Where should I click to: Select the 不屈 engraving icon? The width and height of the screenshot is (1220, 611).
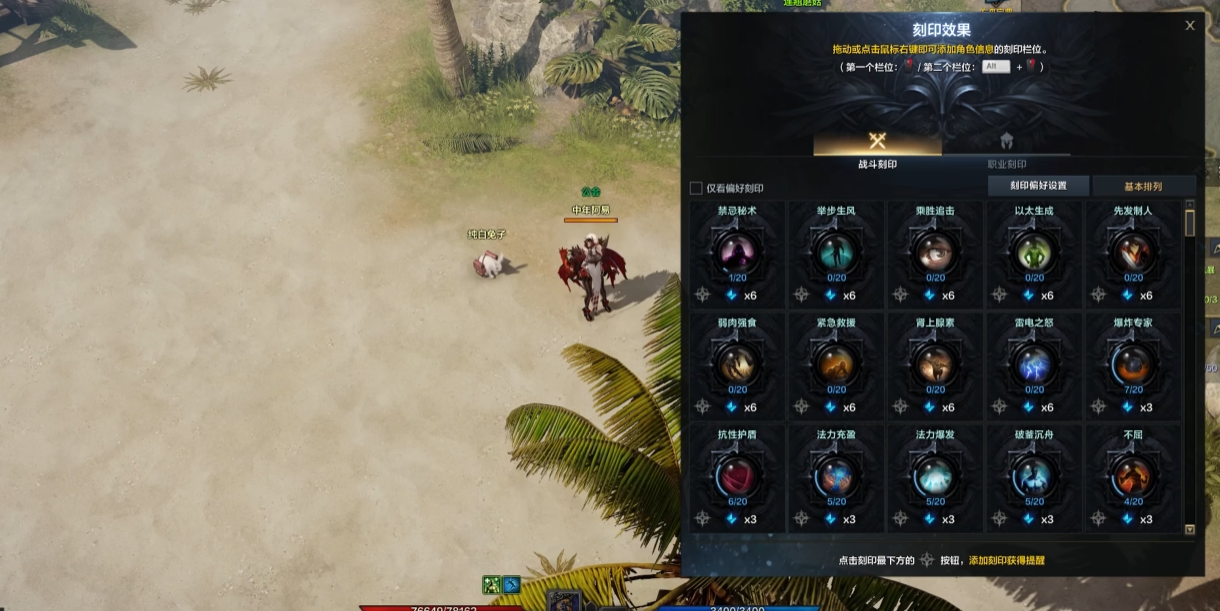pyautogui.click(x=1133, y=476)
